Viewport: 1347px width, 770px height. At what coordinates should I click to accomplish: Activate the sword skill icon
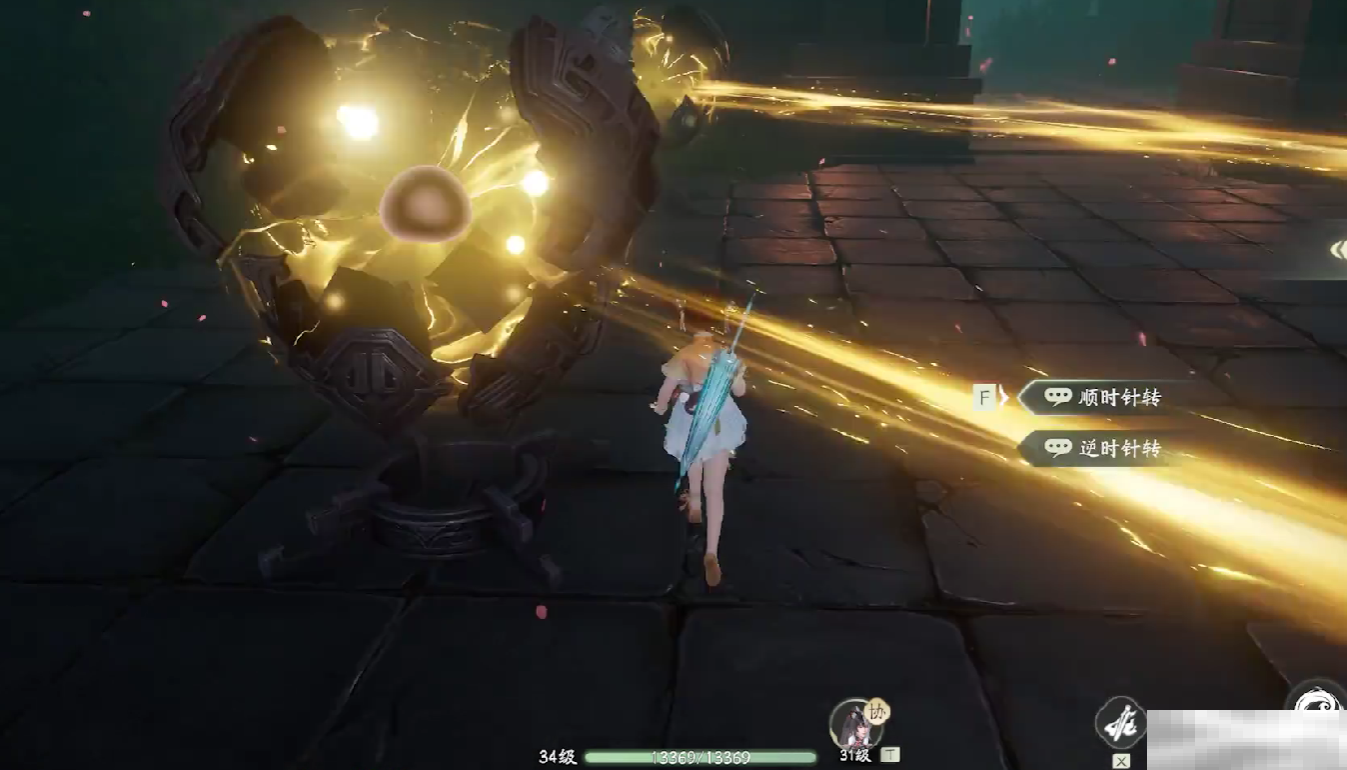pyautogui.click(x=1119, y=723)
